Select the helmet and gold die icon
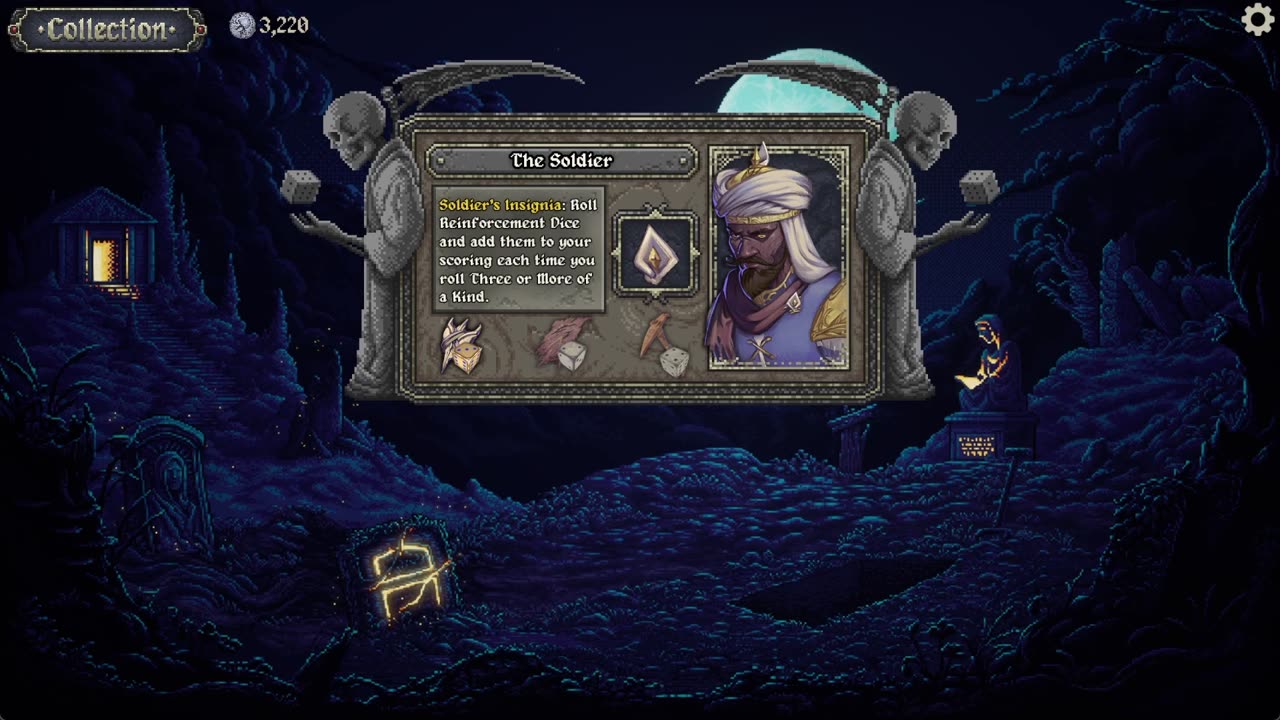The image size is (1280, 720). pyautogui.click(x=461, y=346)
